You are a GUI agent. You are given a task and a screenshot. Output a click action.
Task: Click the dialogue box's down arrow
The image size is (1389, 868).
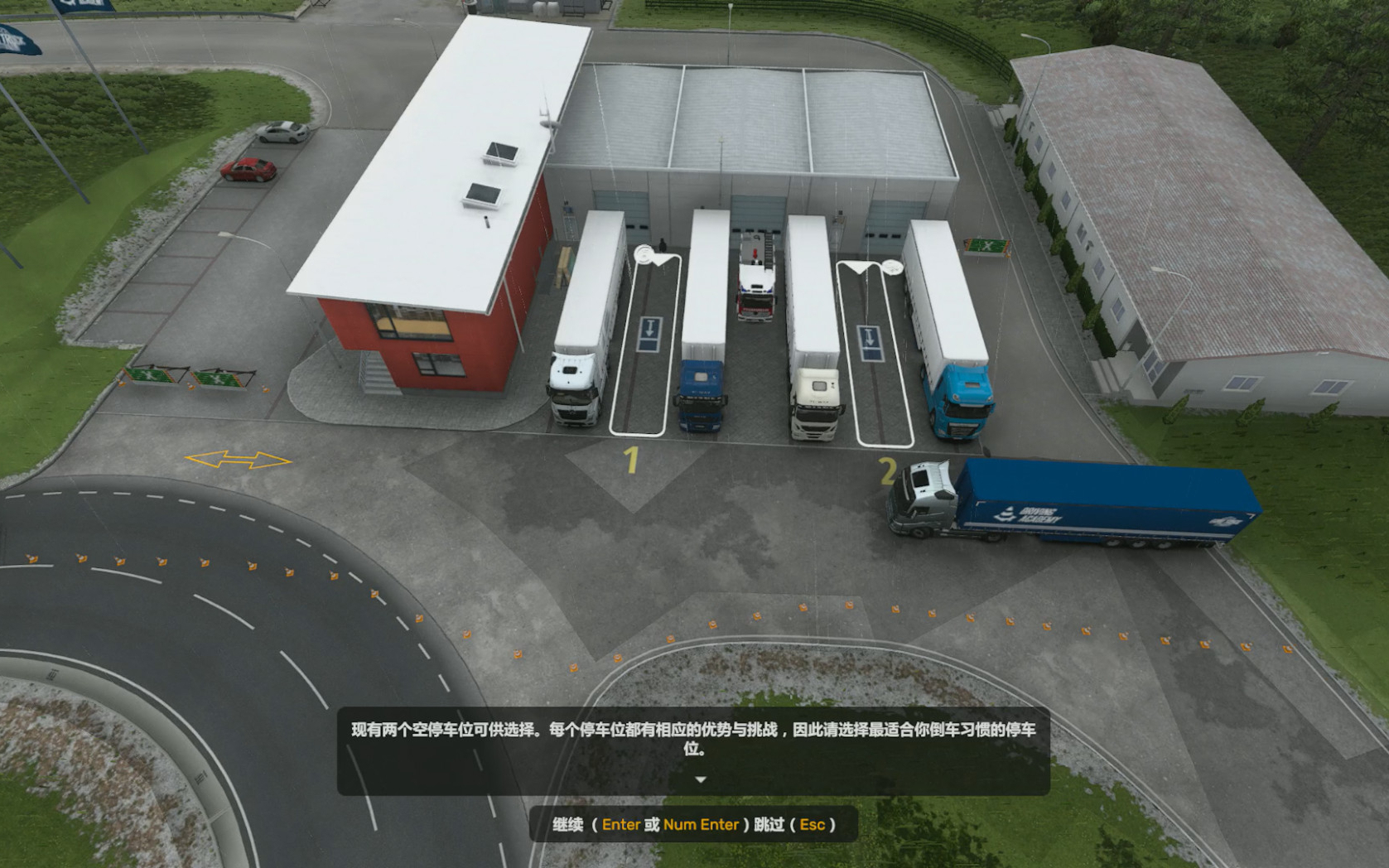pos(701,780)
